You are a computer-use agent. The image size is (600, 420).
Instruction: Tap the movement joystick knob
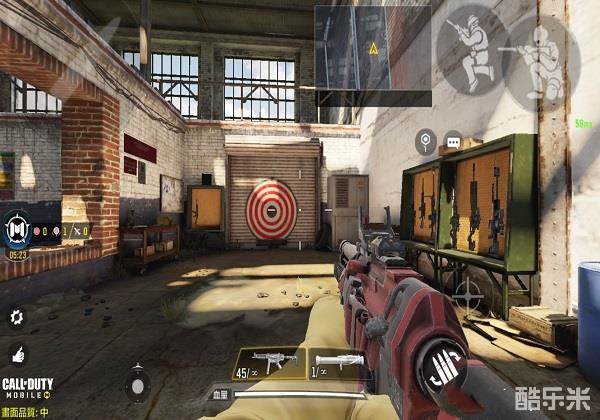[139, 383]
